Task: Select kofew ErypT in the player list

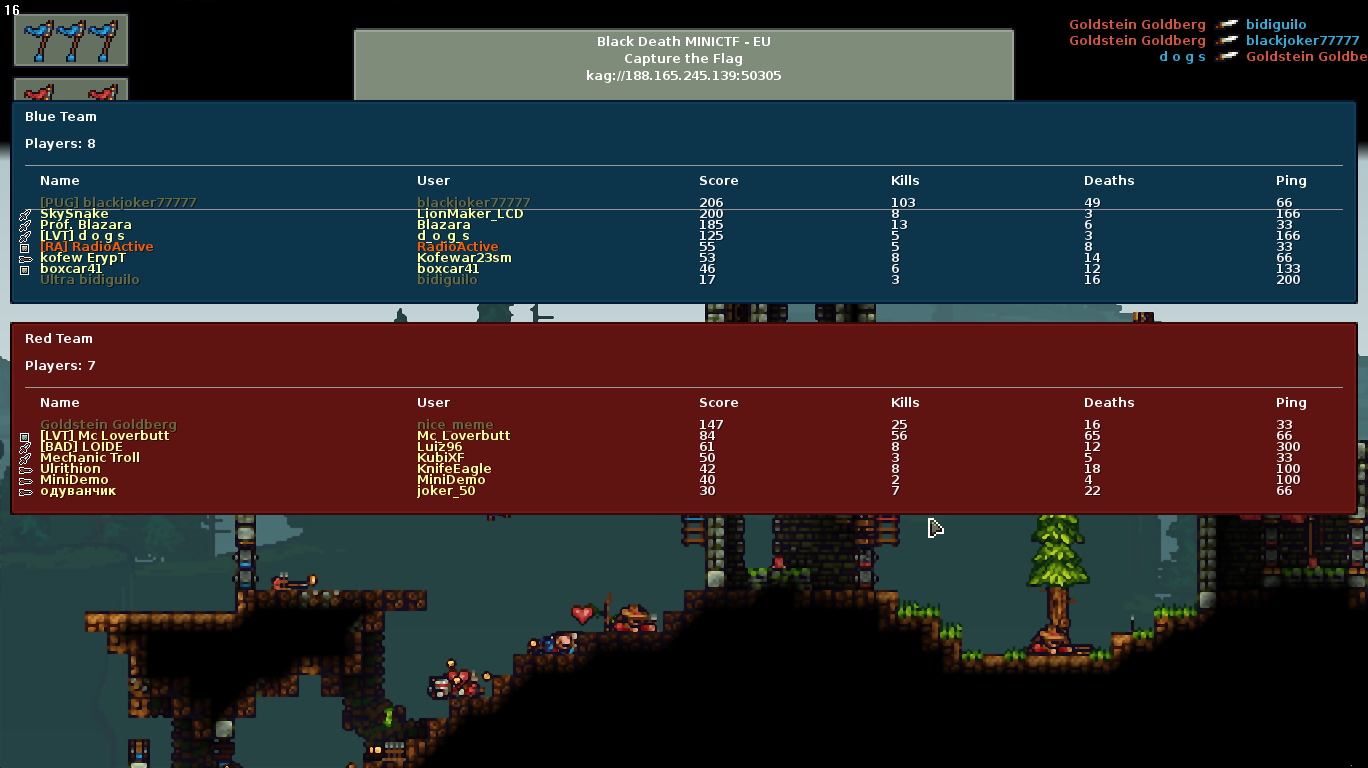Action: (x=83, y=258)
